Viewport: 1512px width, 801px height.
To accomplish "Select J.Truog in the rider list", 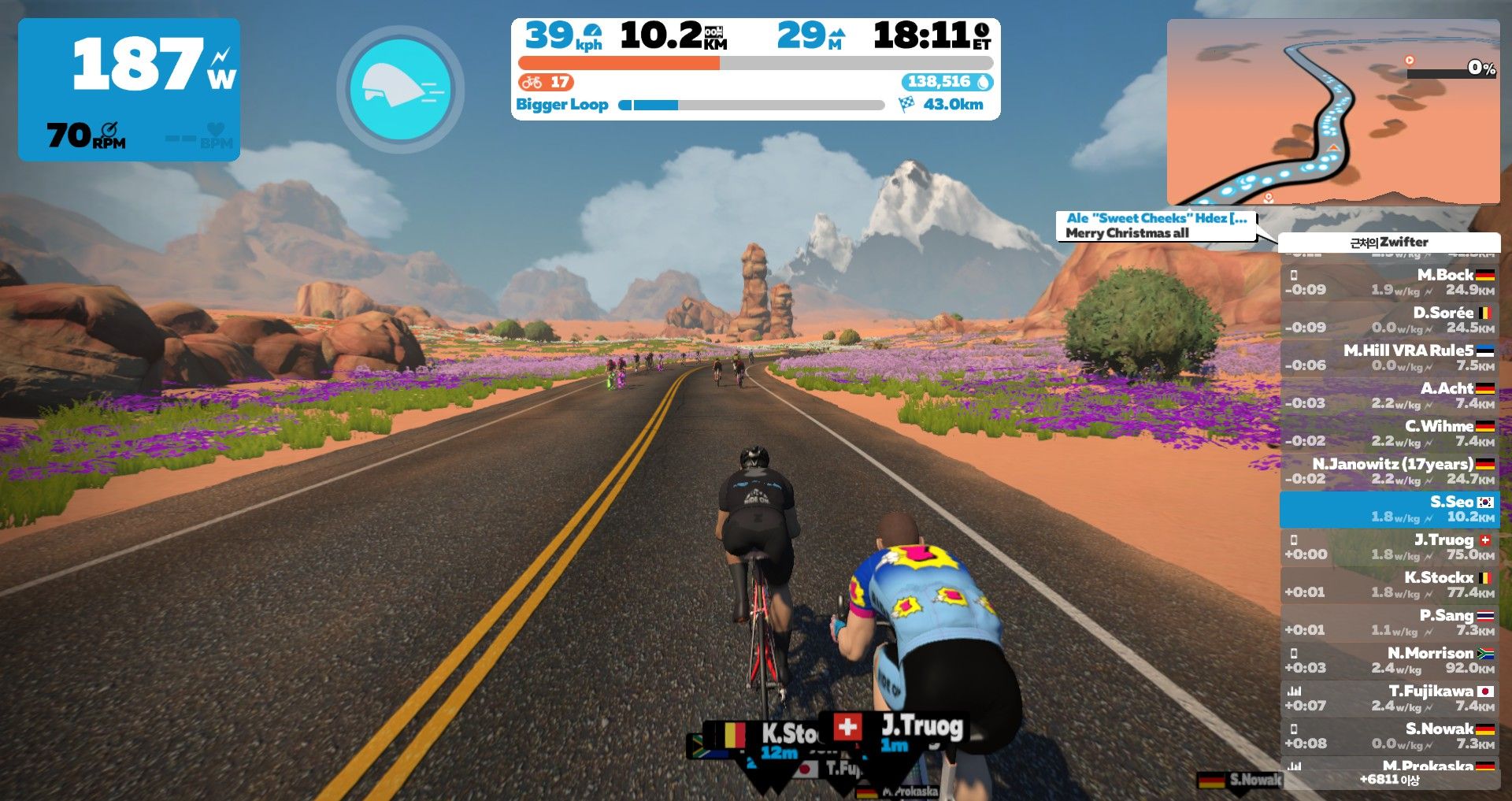I will (x=1390, y=547).
